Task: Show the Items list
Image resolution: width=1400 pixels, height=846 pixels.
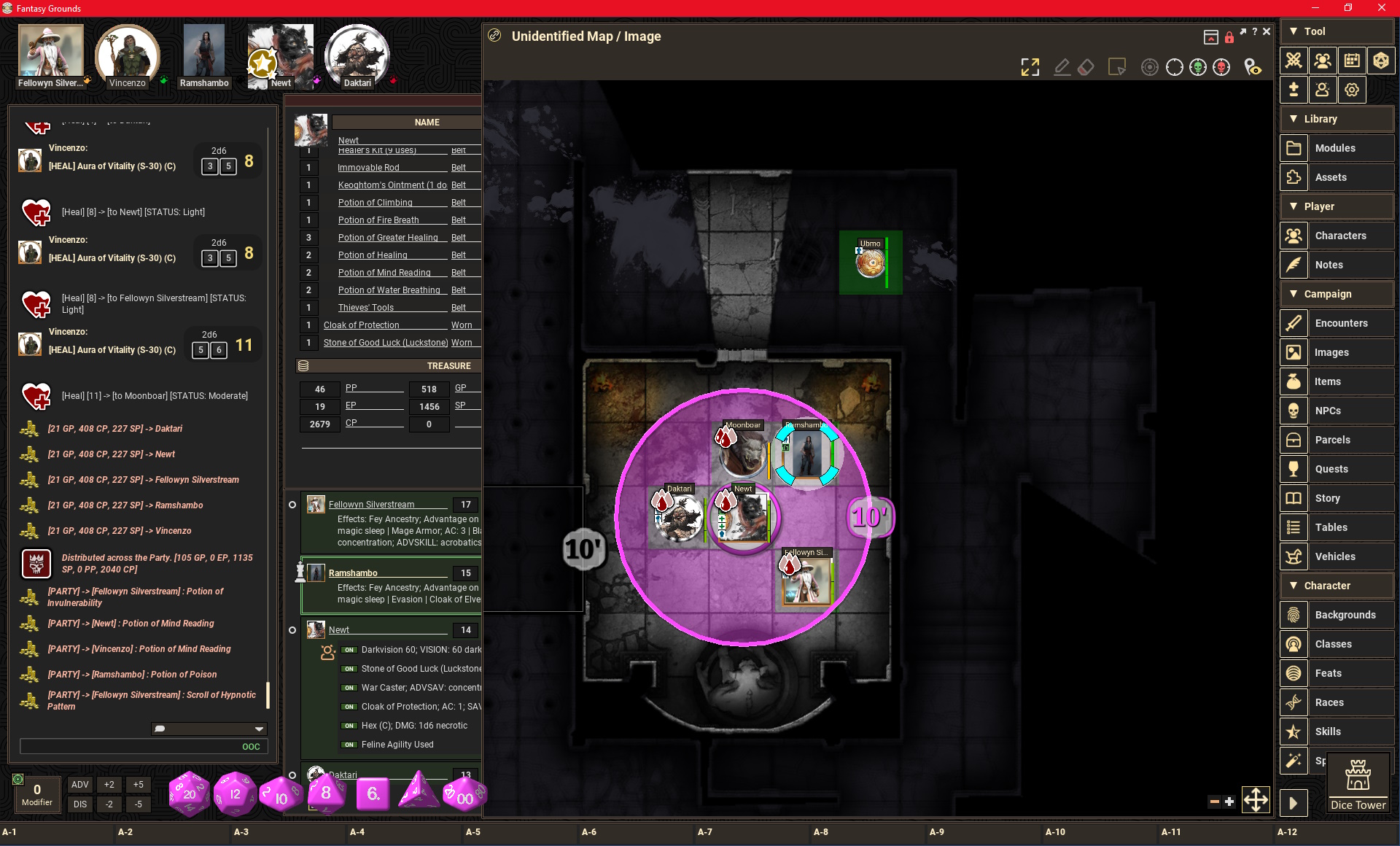Action: tap(1327, 381)
